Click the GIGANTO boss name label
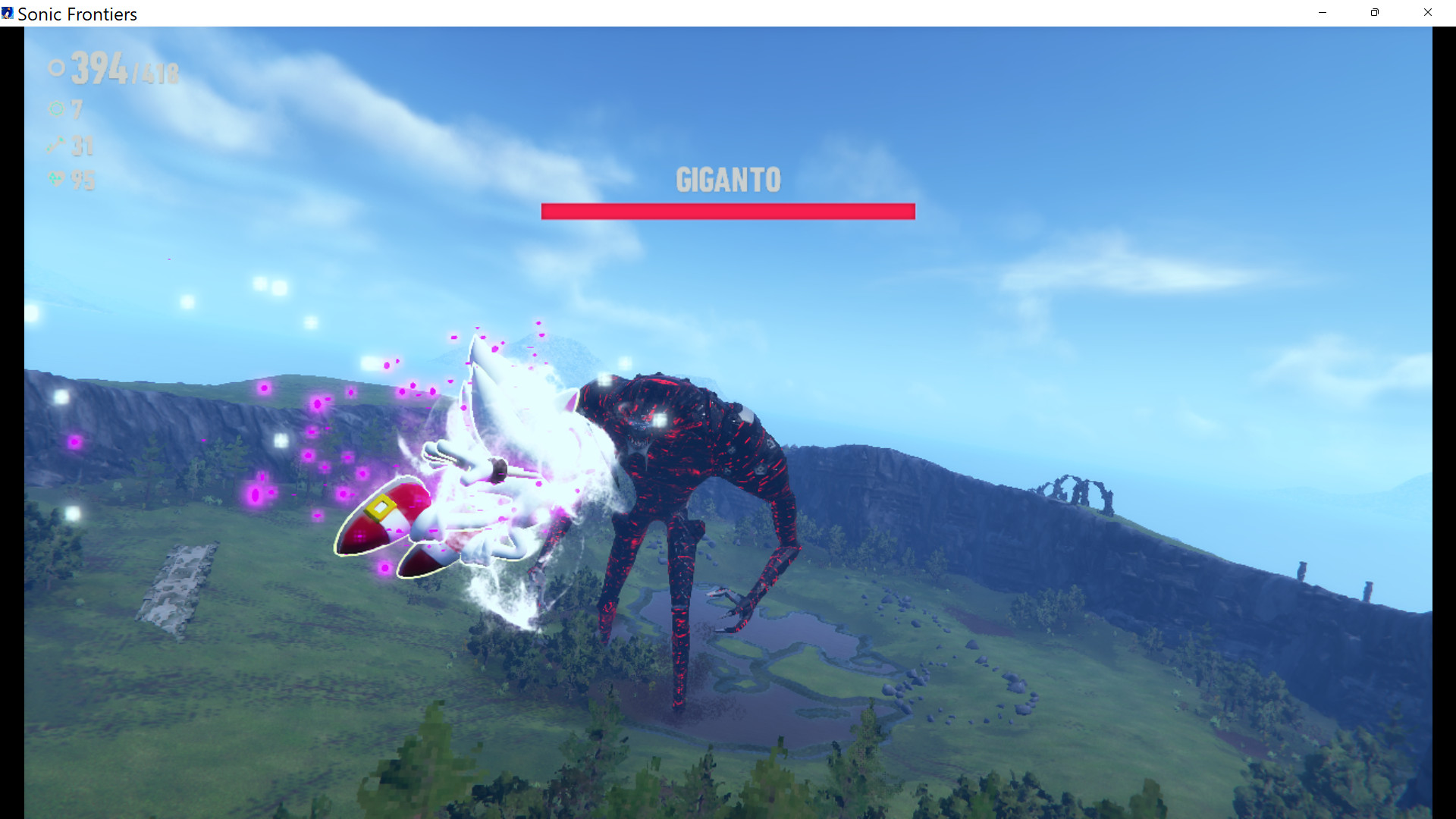Screen dimensions: 1456x819 pos(727,180)
